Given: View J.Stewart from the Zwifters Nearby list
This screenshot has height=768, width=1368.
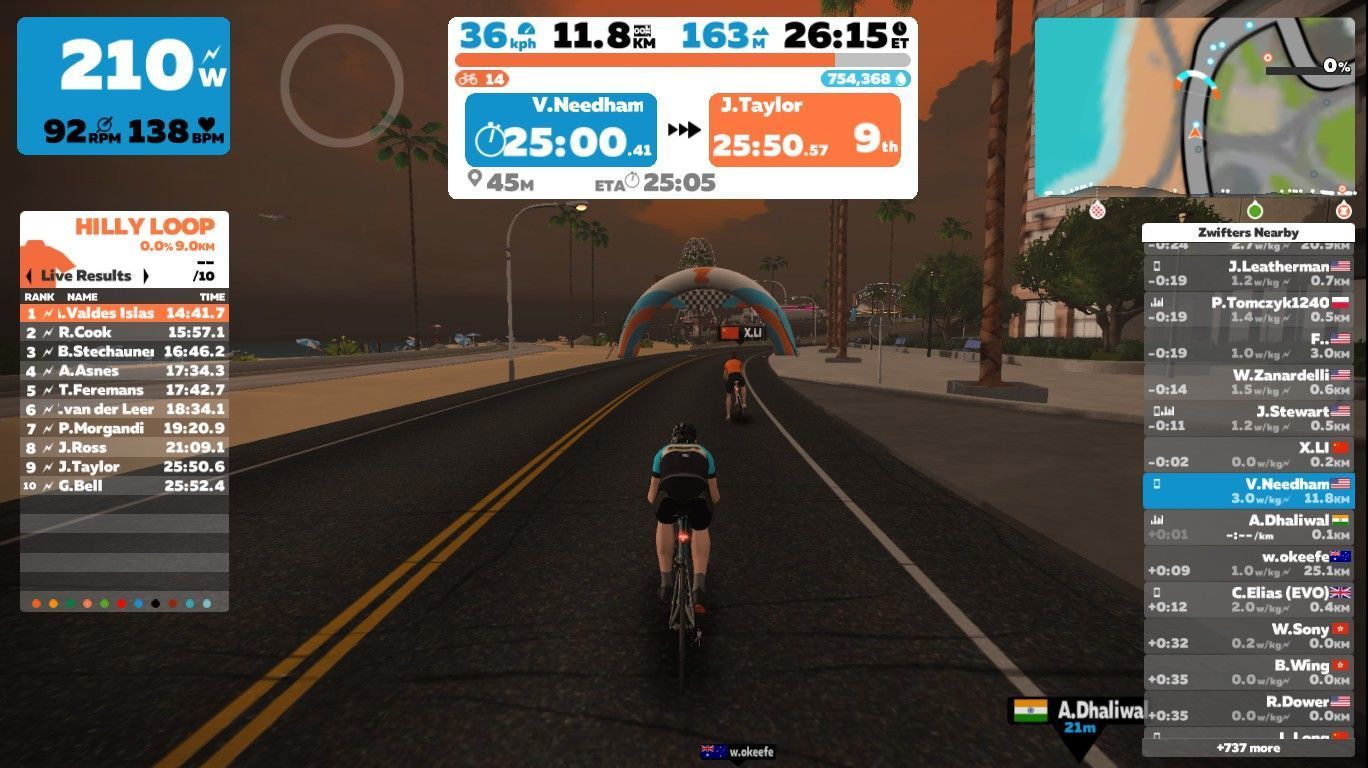Looking at the screenshot, I should [x=1248, y=418].
